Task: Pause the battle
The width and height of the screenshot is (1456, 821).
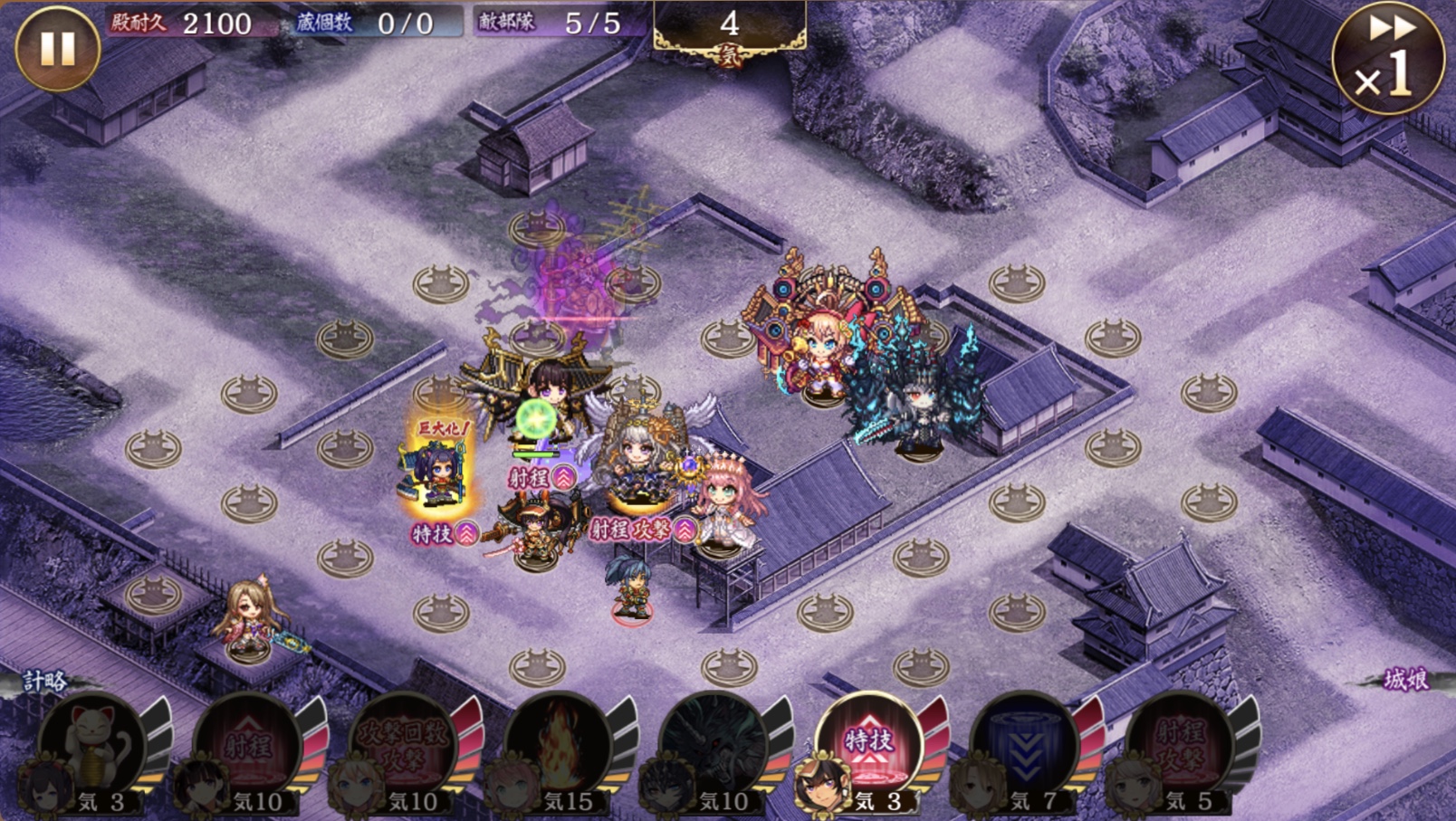Action: tap(57, 49)
